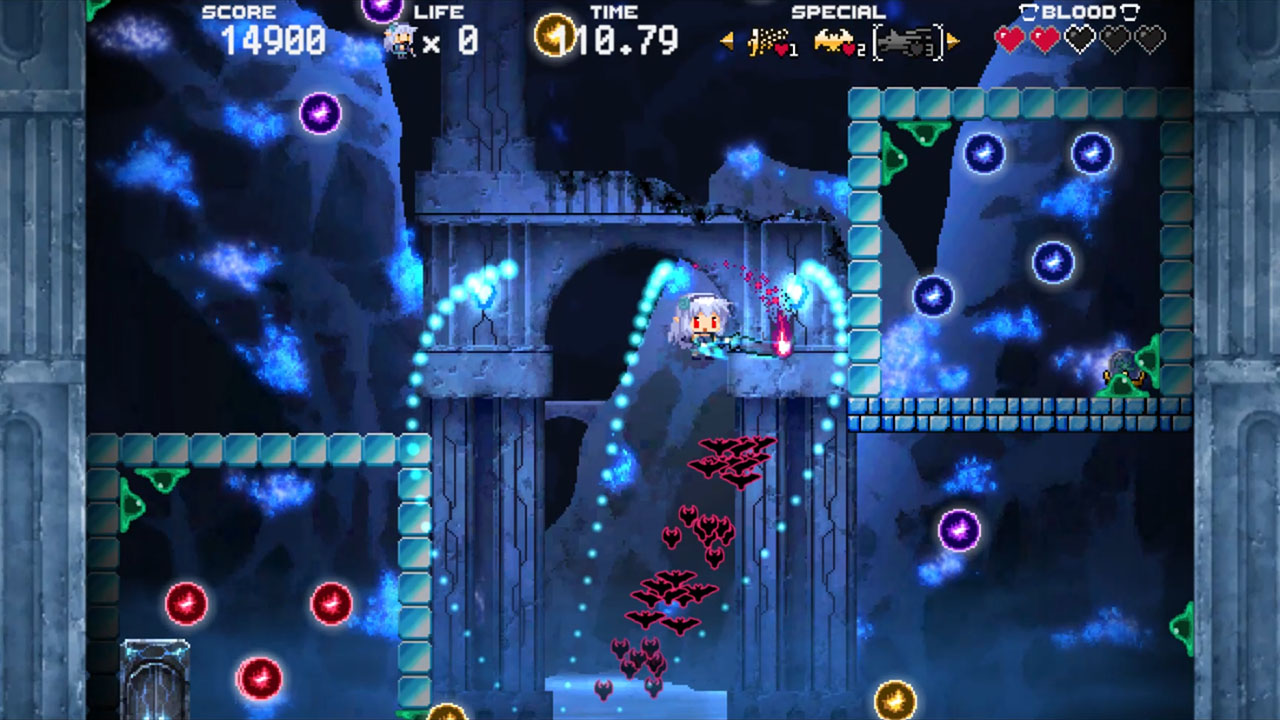Select the bat special attack costing 2 hearts

tap(834, 40)
